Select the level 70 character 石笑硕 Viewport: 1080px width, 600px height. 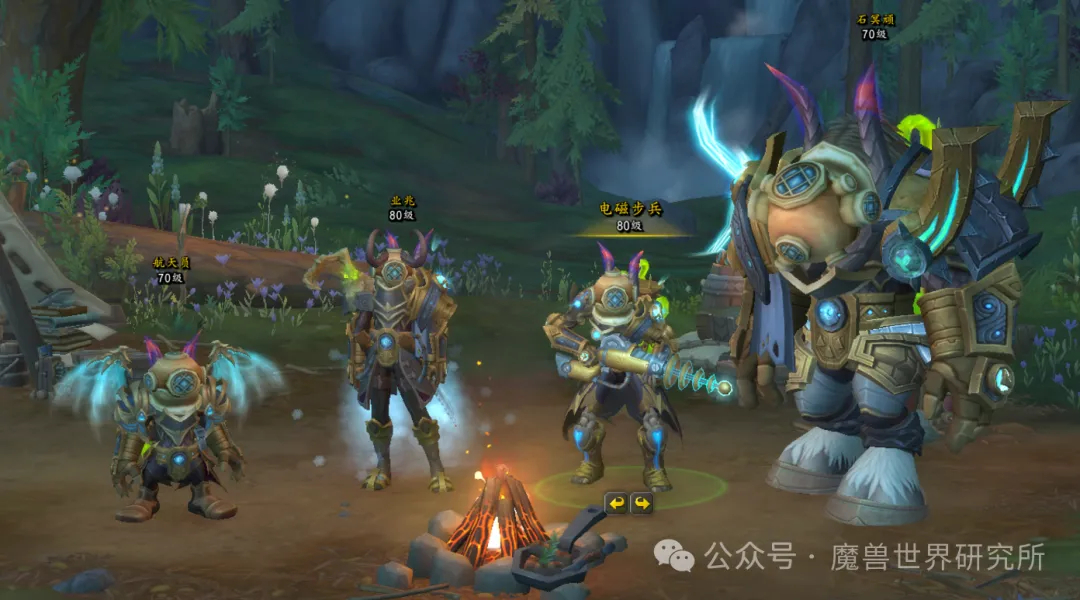click(880, 300)
